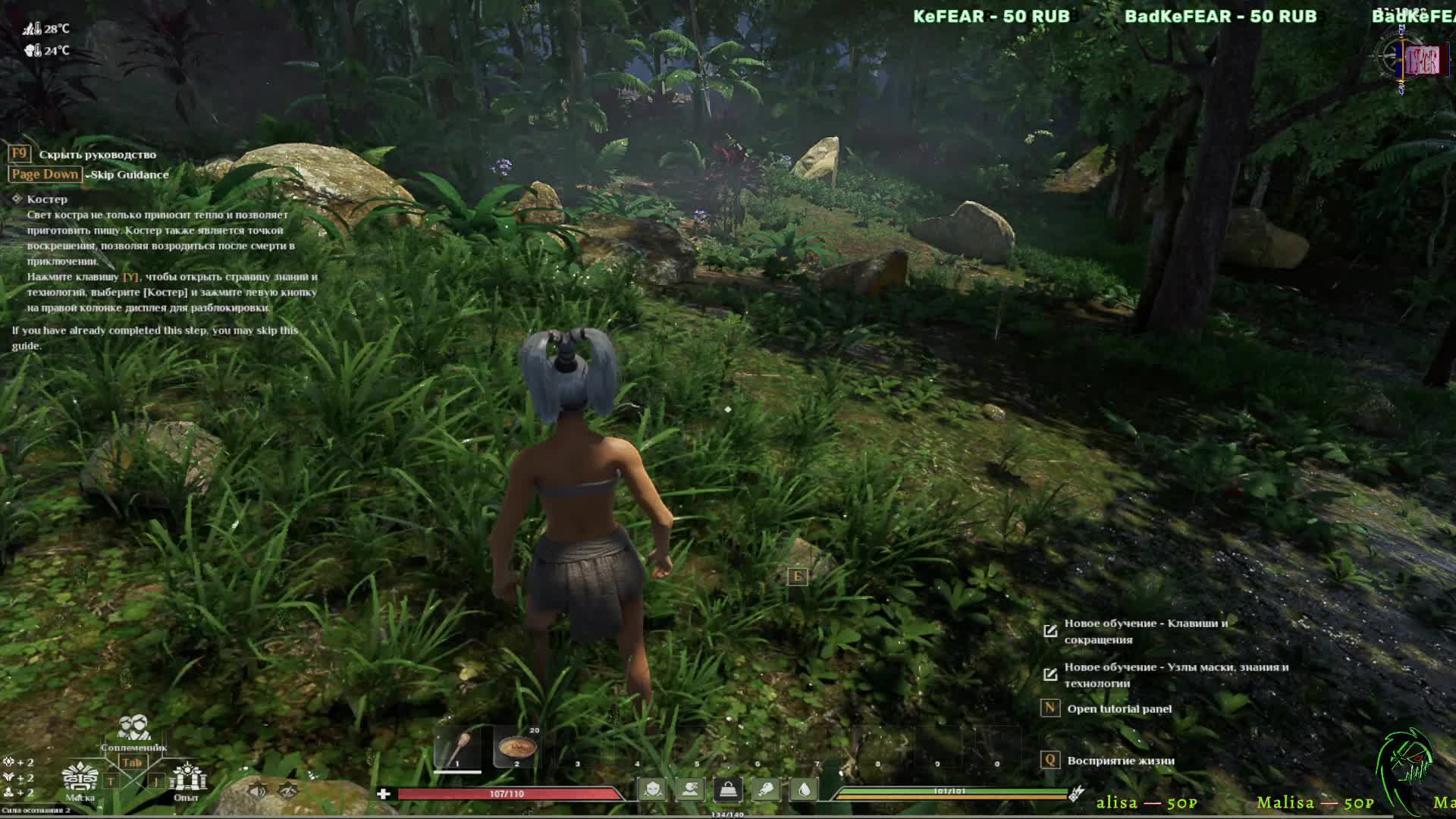Click the water drop thirst icon

pyautogui.click(x=804, y=790)
